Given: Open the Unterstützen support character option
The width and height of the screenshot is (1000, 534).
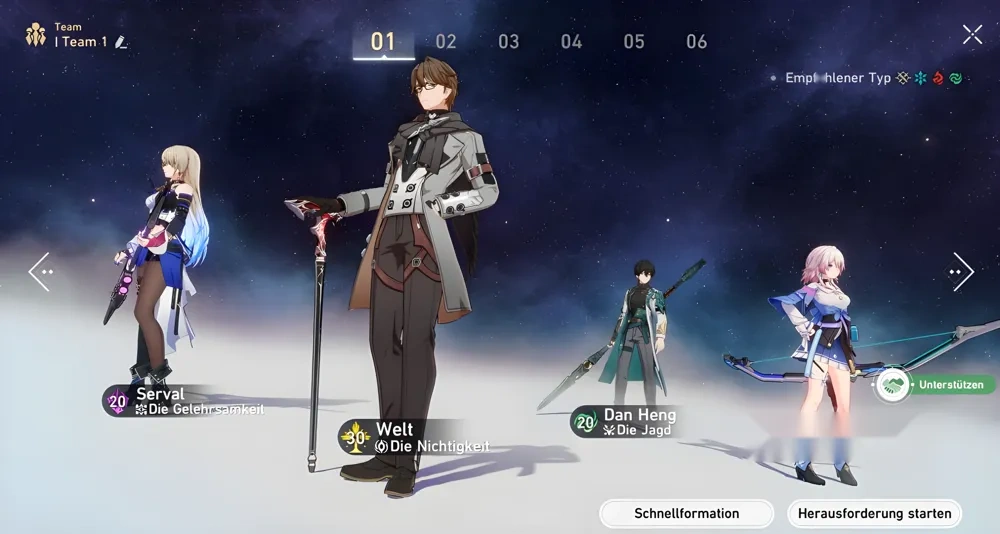Looking at the screenshot, I should tap(935, 385).
